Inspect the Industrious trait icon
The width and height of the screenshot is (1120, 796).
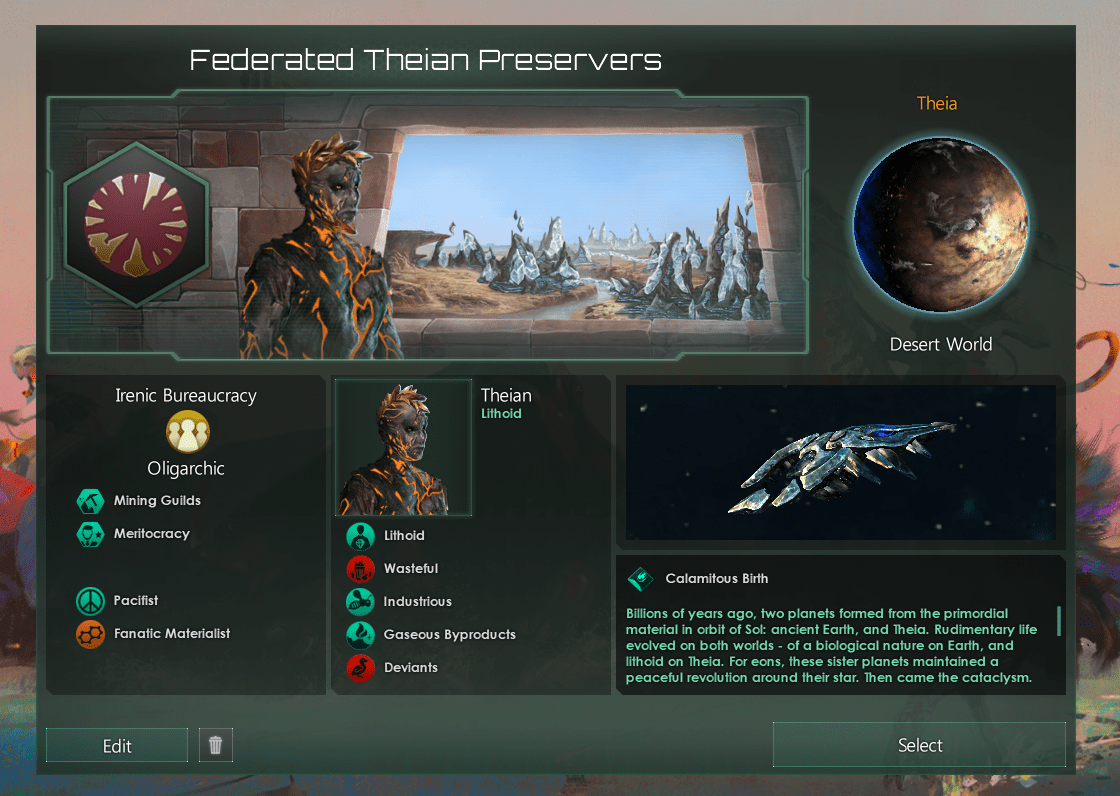click(360, 602)
